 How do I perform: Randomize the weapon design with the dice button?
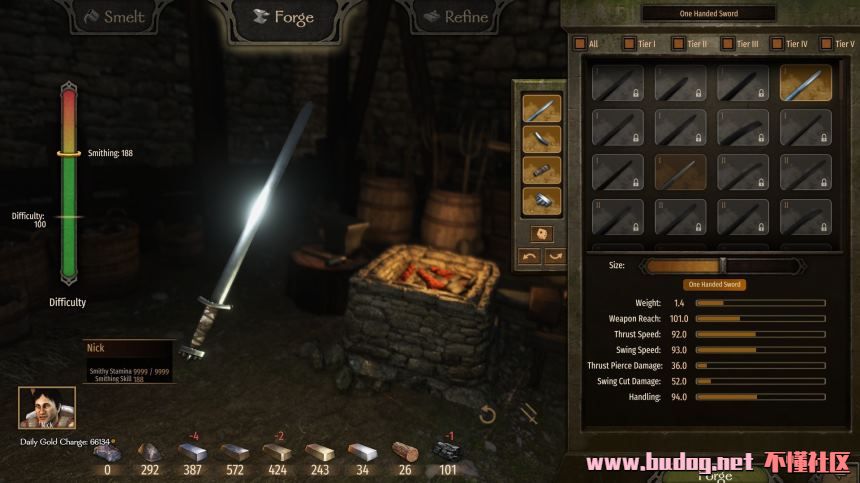coord(541,233)
